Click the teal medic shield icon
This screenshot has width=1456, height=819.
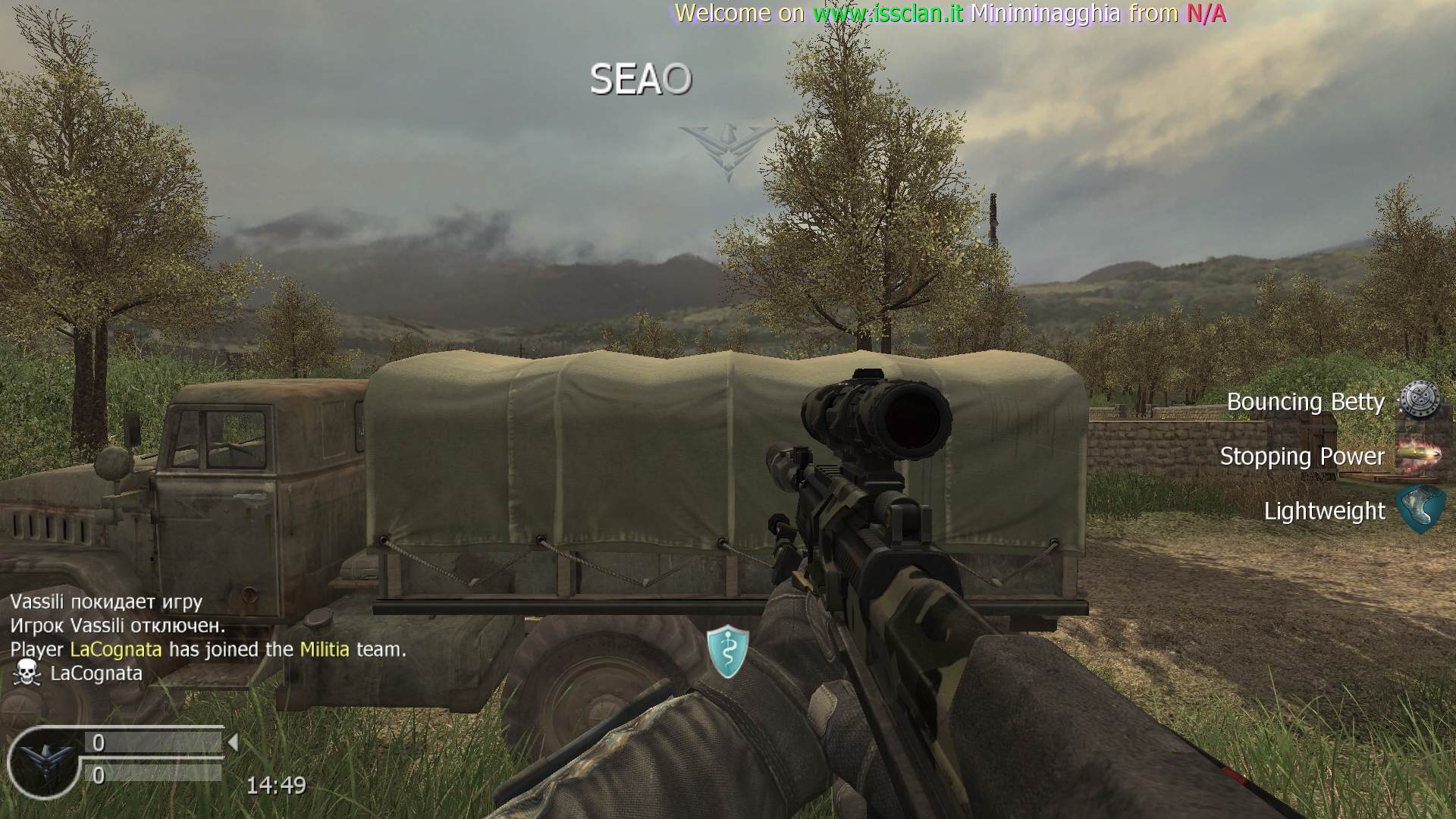[x=728, y=651]
